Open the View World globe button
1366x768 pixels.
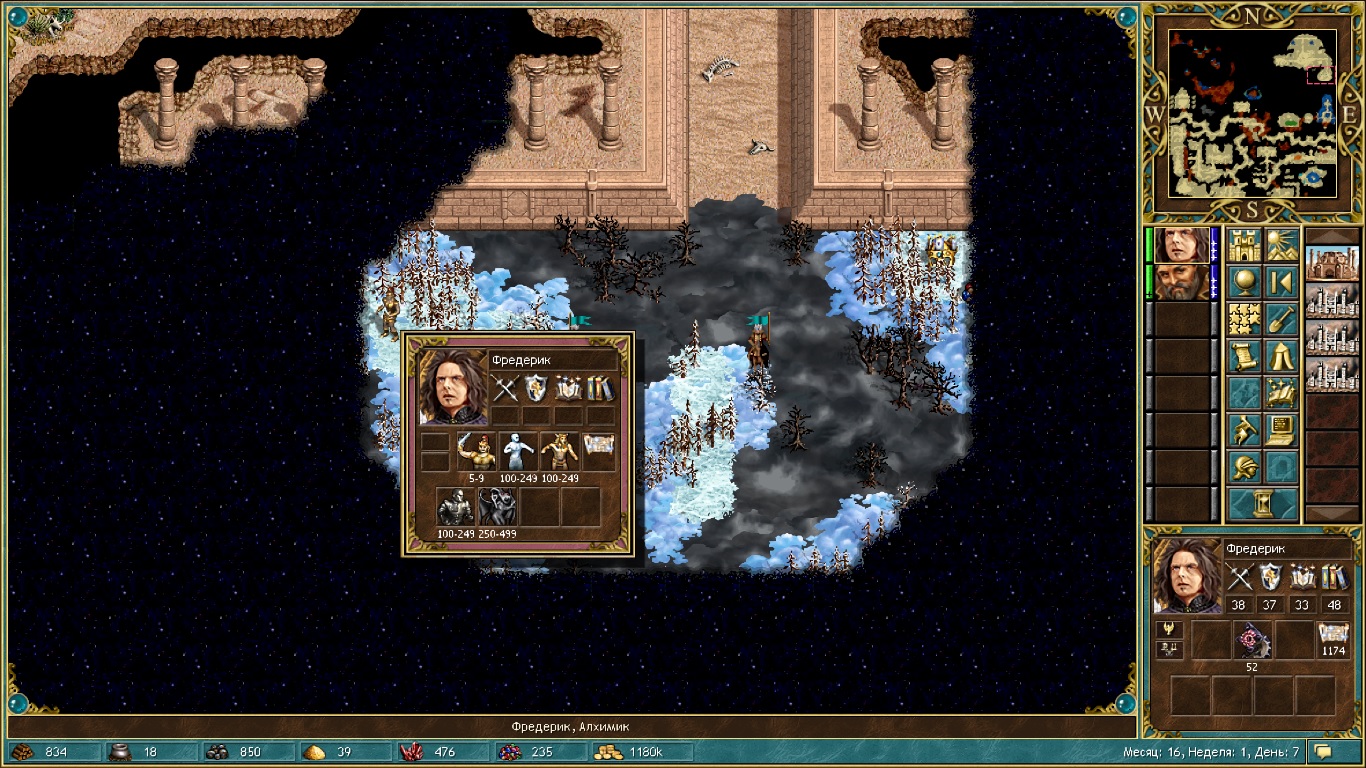(x=1245, y=282)
